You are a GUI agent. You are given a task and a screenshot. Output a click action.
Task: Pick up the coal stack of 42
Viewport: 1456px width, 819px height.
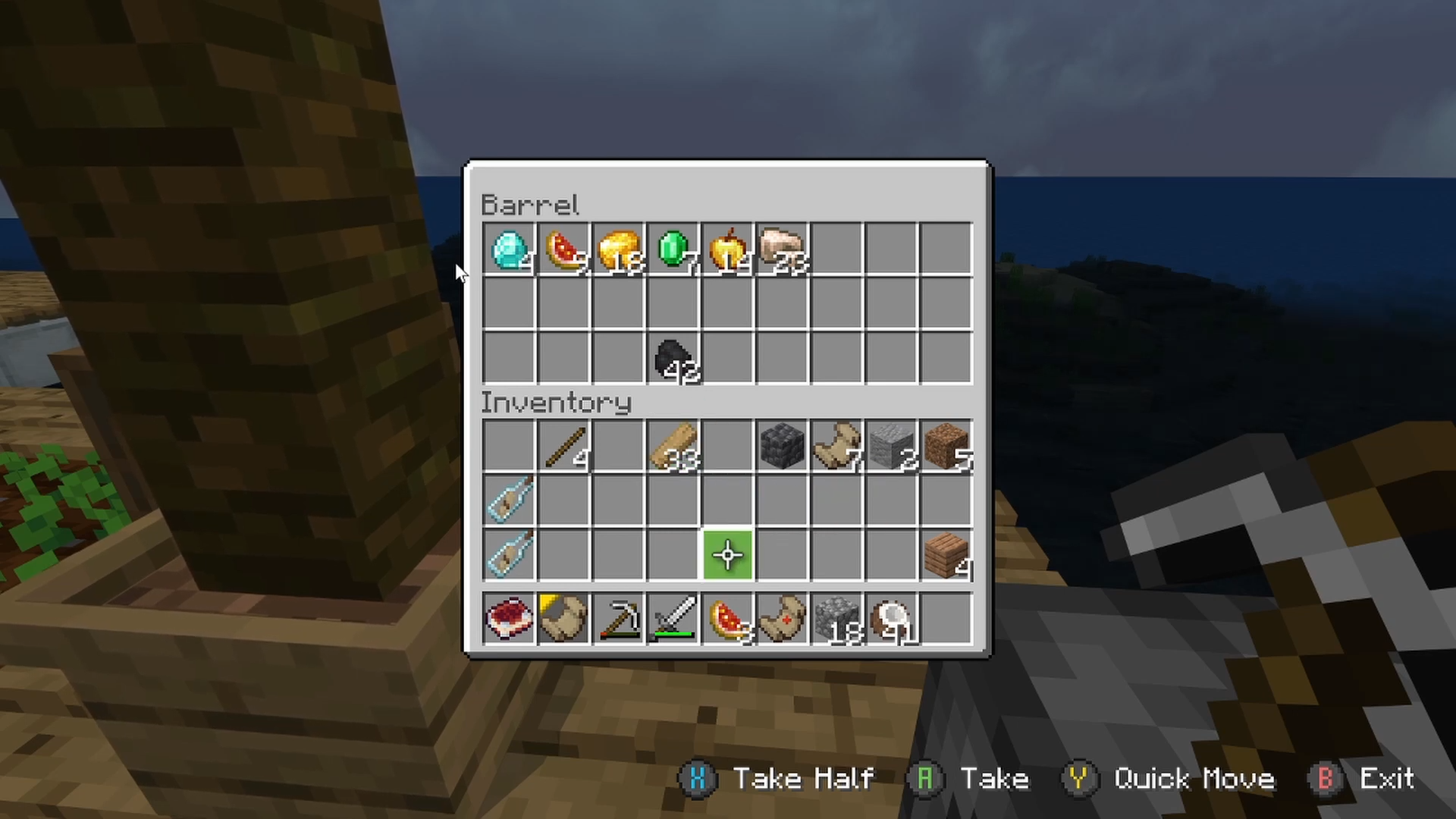673,358
